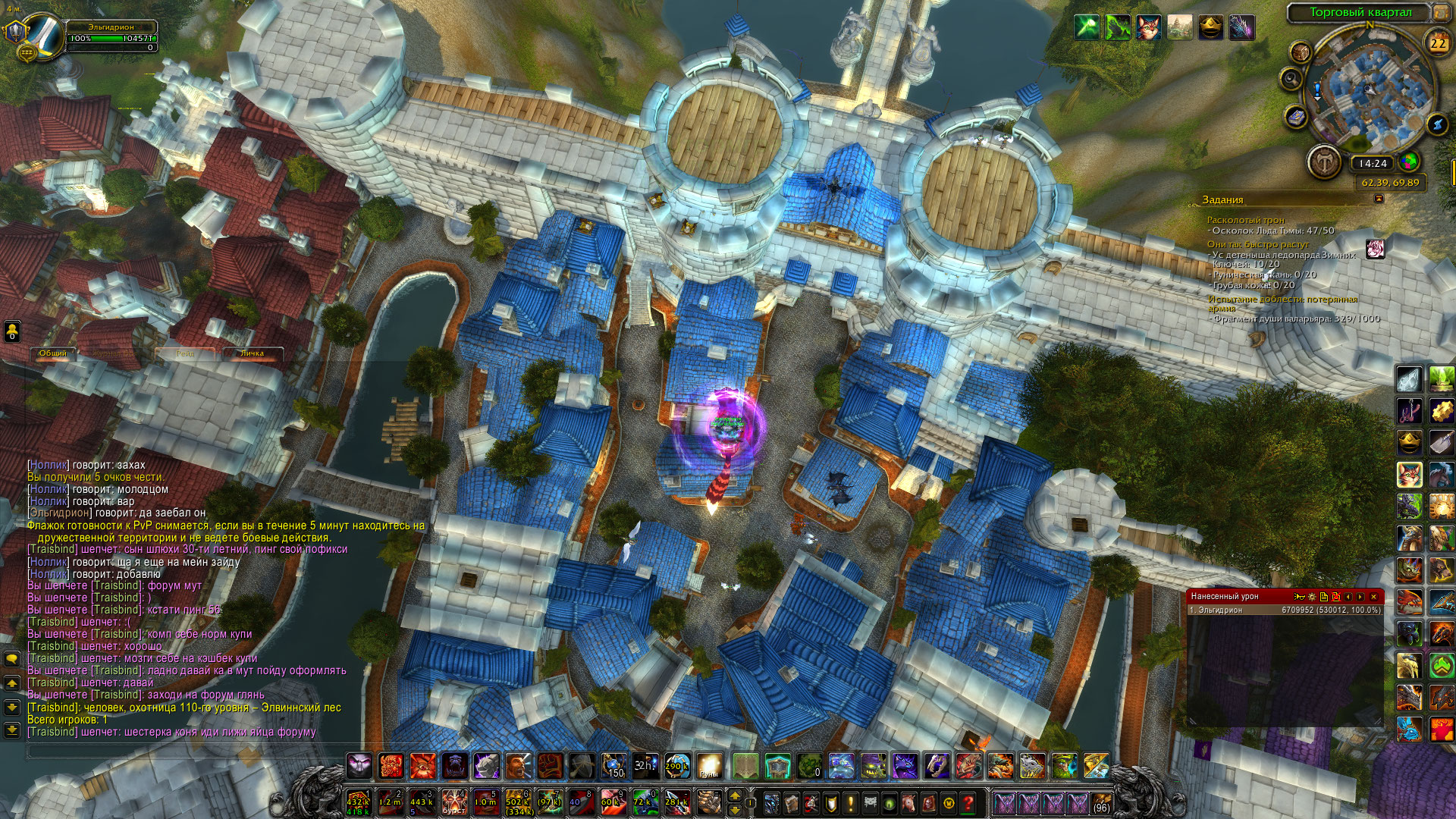
Task: Open the red question mark help button
Action: tap(968, 802)
